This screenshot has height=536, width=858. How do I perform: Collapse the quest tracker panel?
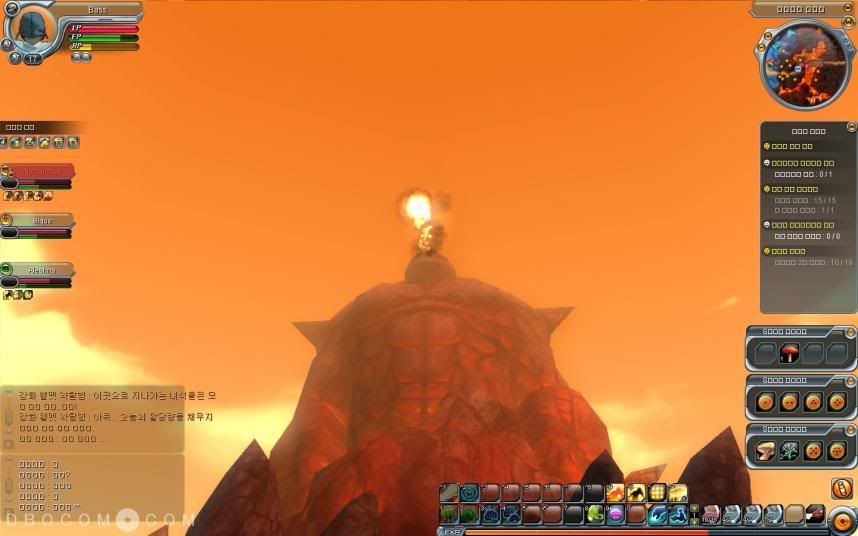click(851, 127)
